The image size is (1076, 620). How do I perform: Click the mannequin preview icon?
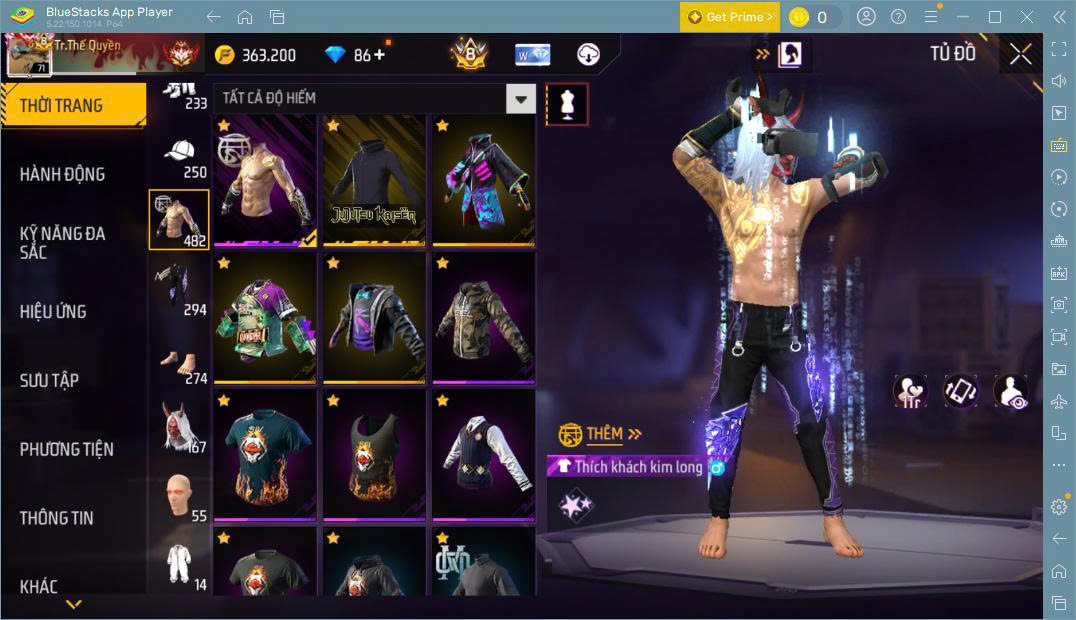click(x=567, y=104)
